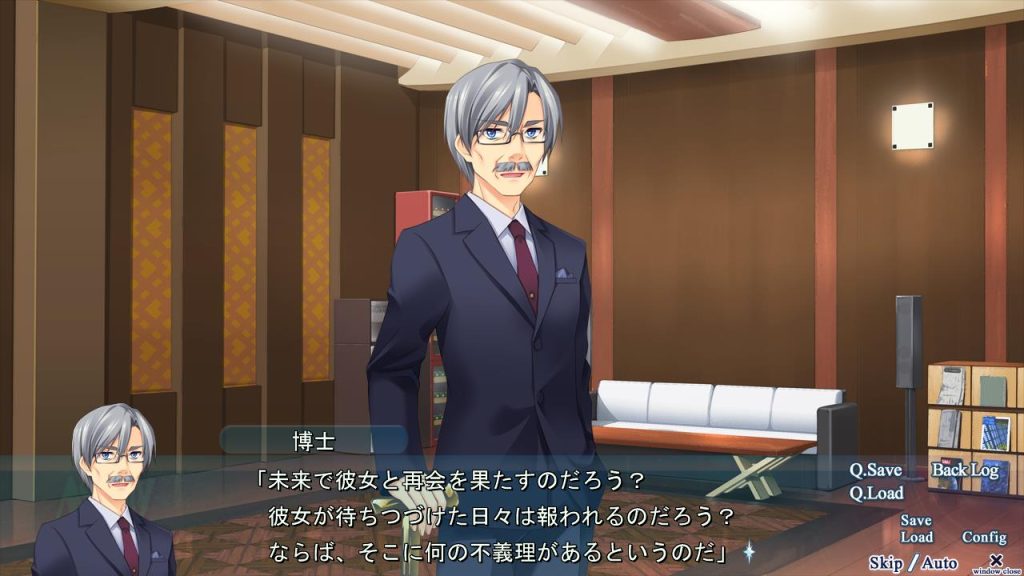Hide the text box with window close
Image resolution: width=1024 pixels, height=576 pixels.
(x=995, y=562)
